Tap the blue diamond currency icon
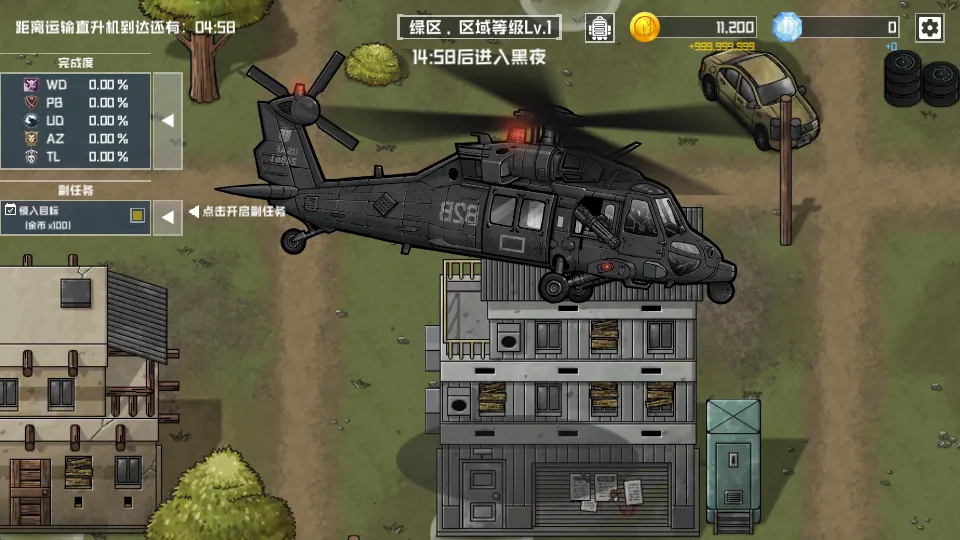The height and width of the screenshot is (540, 960). click(x=787, y=28)
